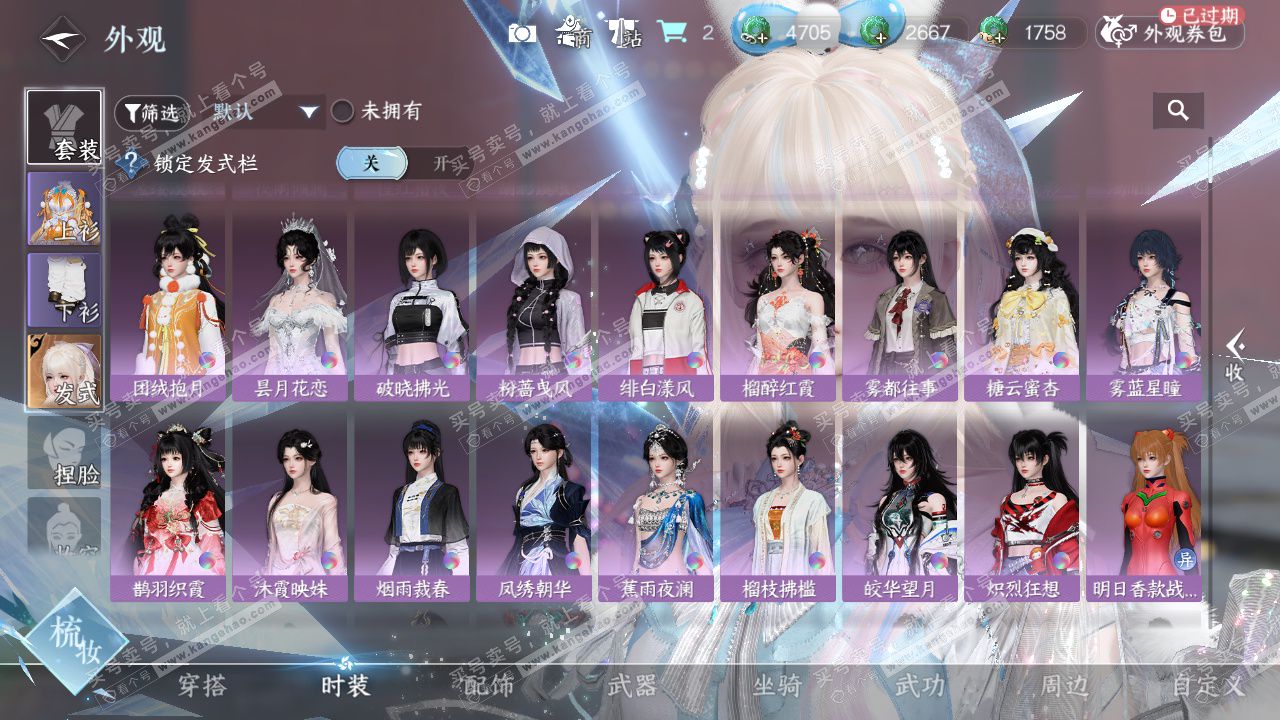Select the 下衫 category tab

coord(64,290)
